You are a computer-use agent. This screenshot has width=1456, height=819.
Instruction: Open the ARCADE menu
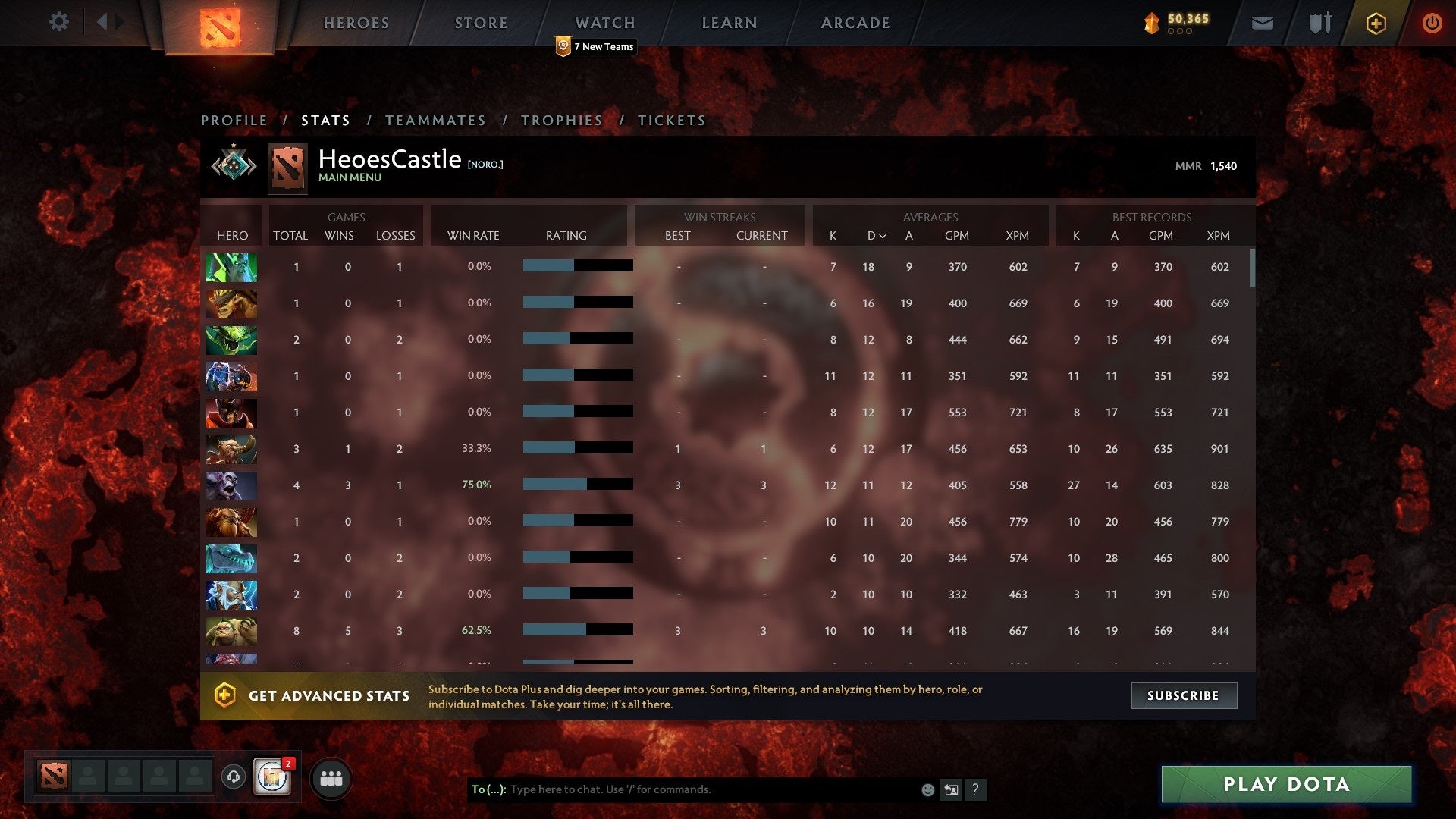pos(855,23)
